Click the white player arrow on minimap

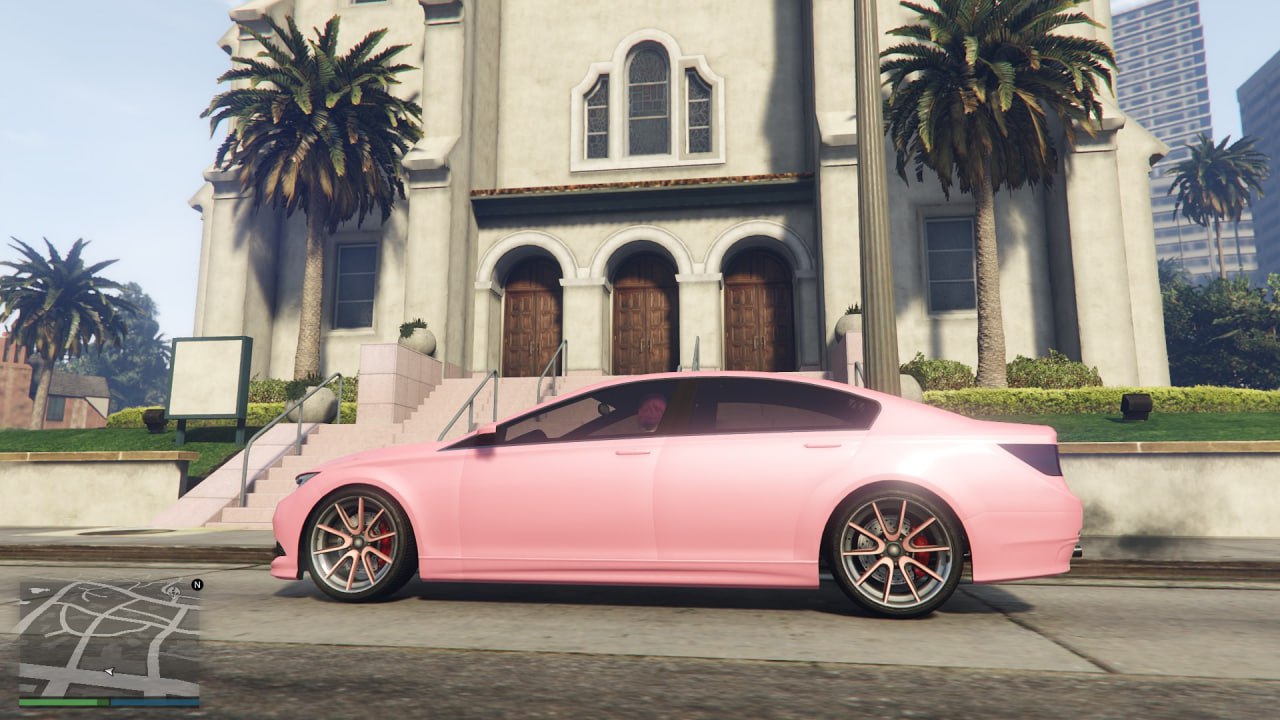coord(109,671)
